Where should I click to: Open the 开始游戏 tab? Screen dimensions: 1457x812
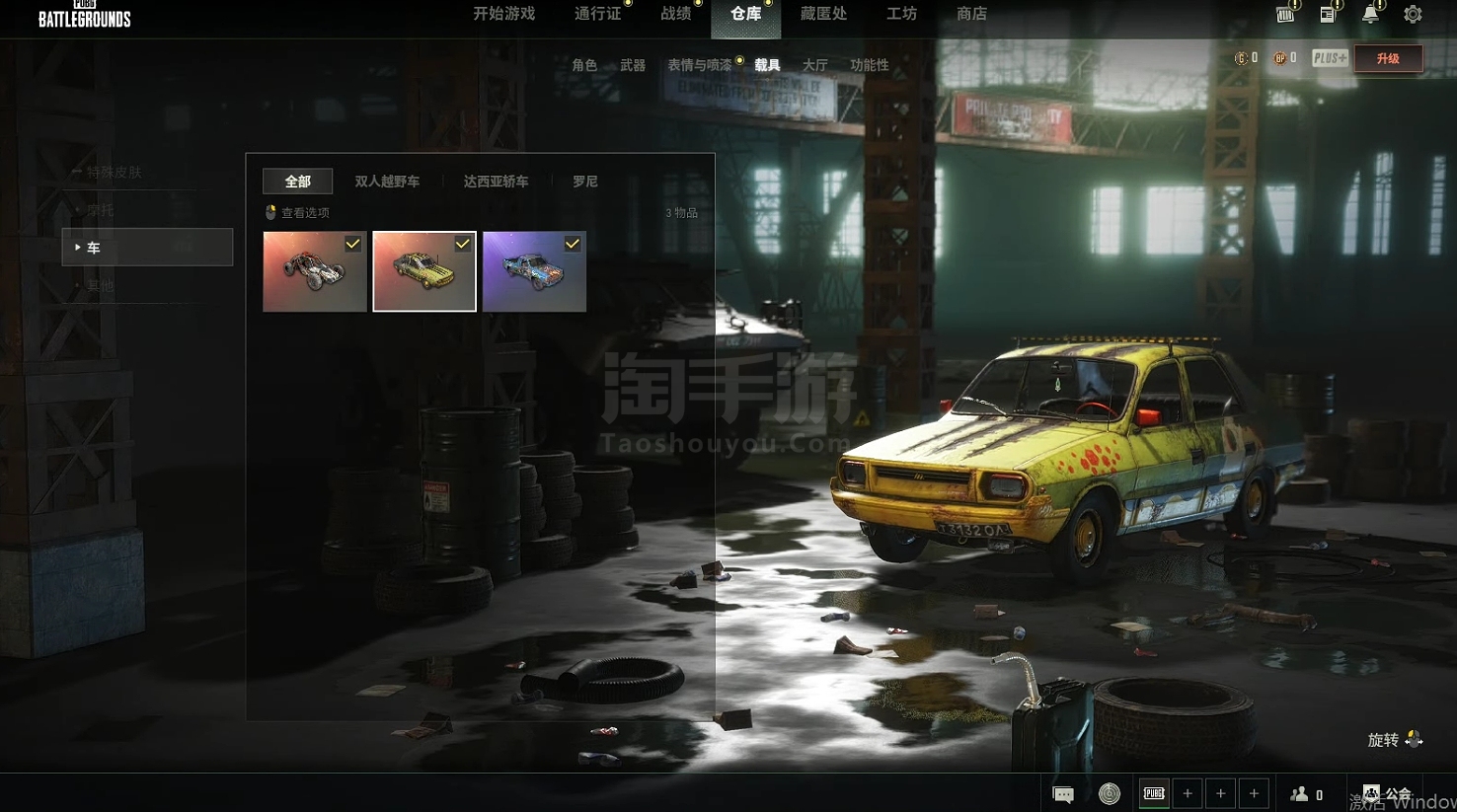tap(503, 14)
